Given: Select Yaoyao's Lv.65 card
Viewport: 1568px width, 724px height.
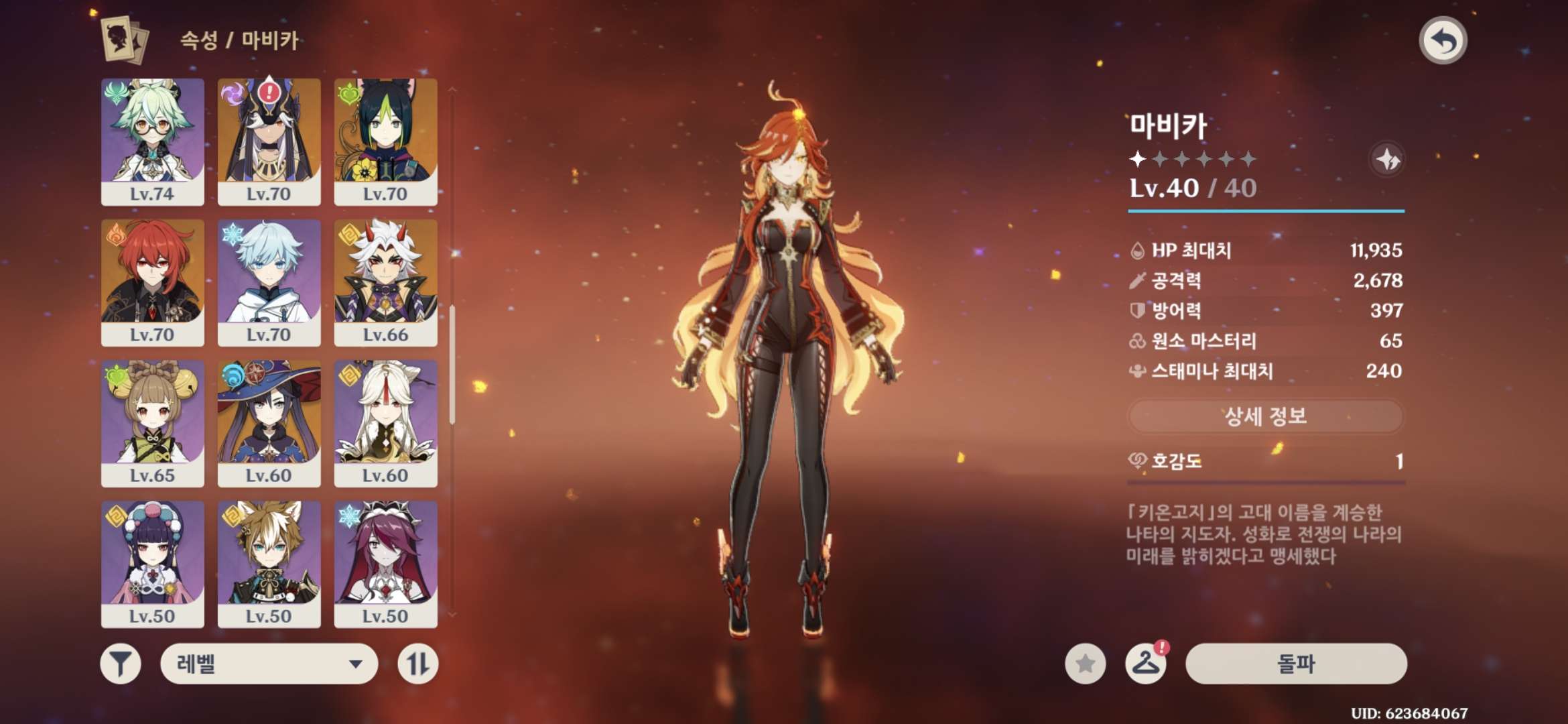Looking at the screenshot, I should click(x=153, y=423).
